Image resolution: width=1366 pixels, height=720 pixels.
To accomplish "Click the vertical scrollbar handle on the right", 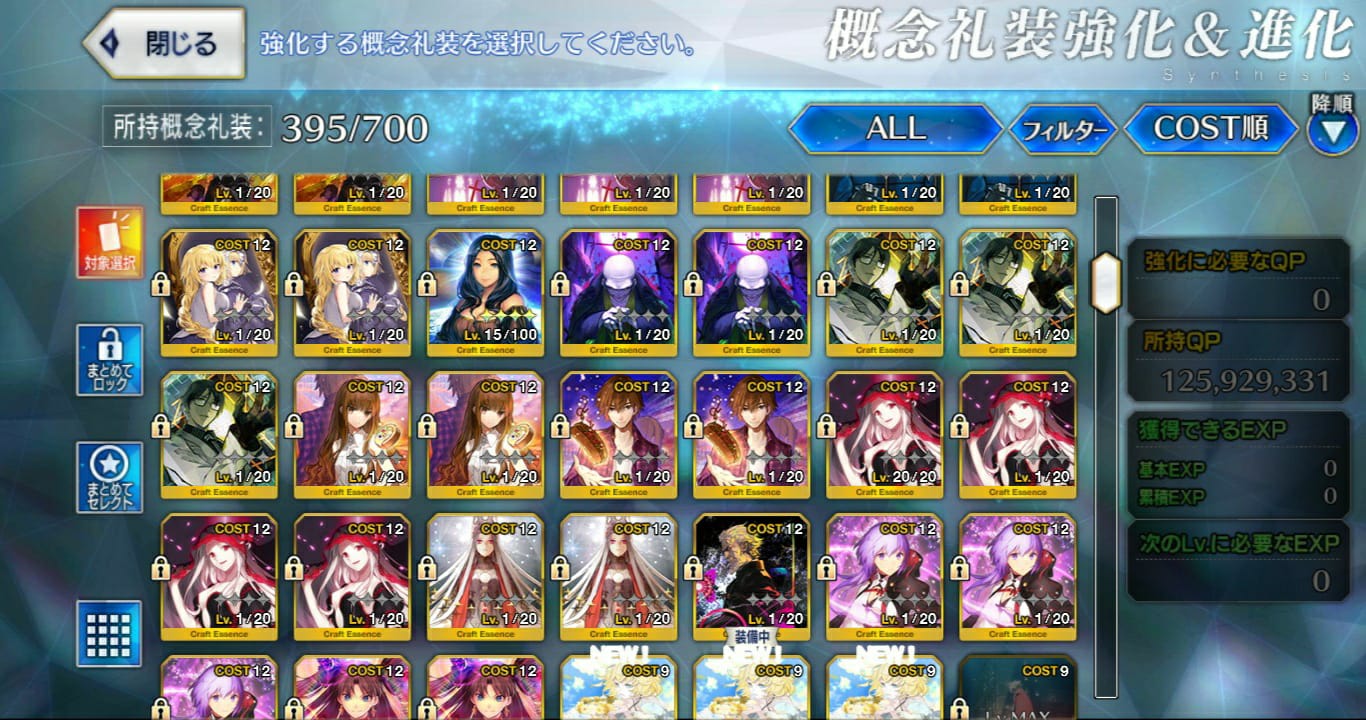I will click(x=1104, y=283).
